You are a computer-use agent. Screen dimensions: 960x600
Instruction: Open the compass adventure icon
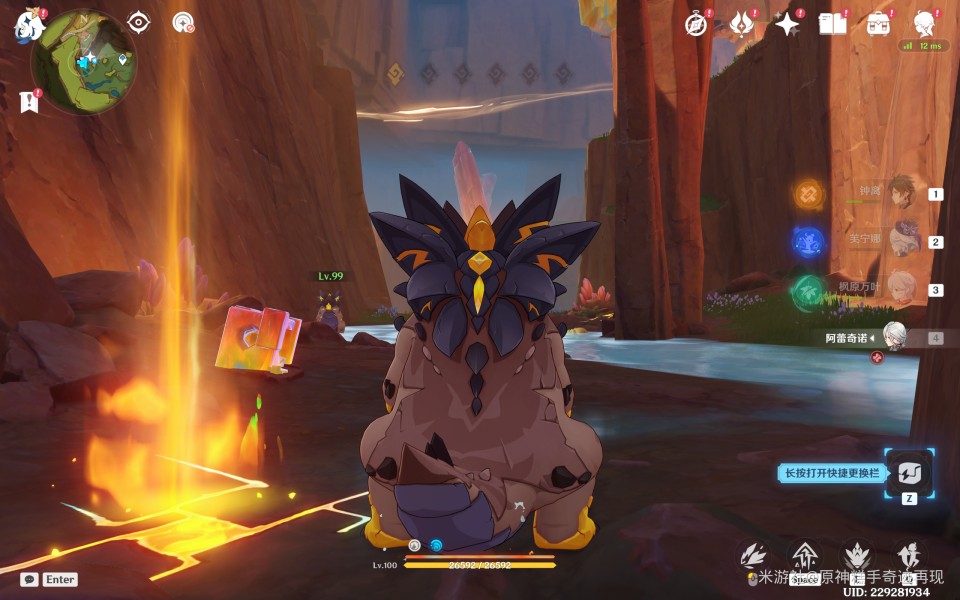[696, 24]
